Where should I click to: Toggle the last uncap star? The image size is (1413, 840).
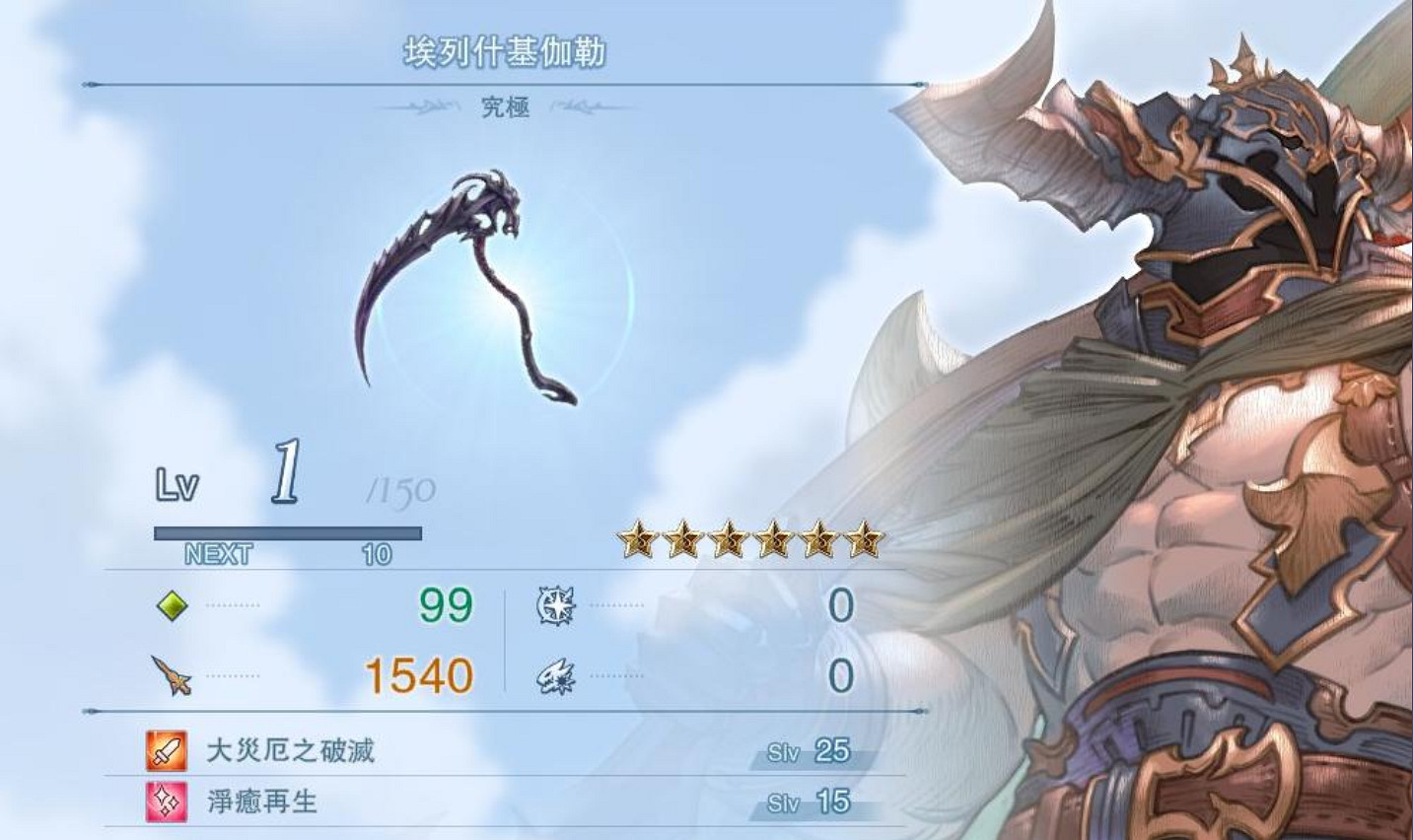tap(867, 539)
